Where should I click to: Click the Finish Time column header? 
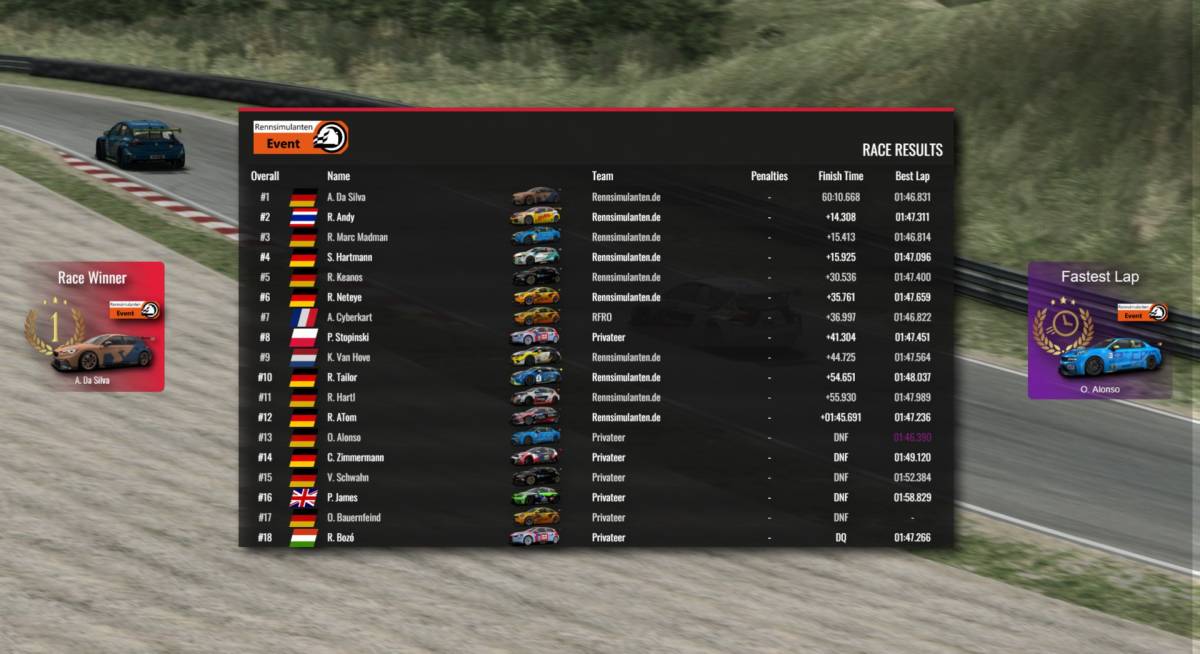click(x=840, y=176)
